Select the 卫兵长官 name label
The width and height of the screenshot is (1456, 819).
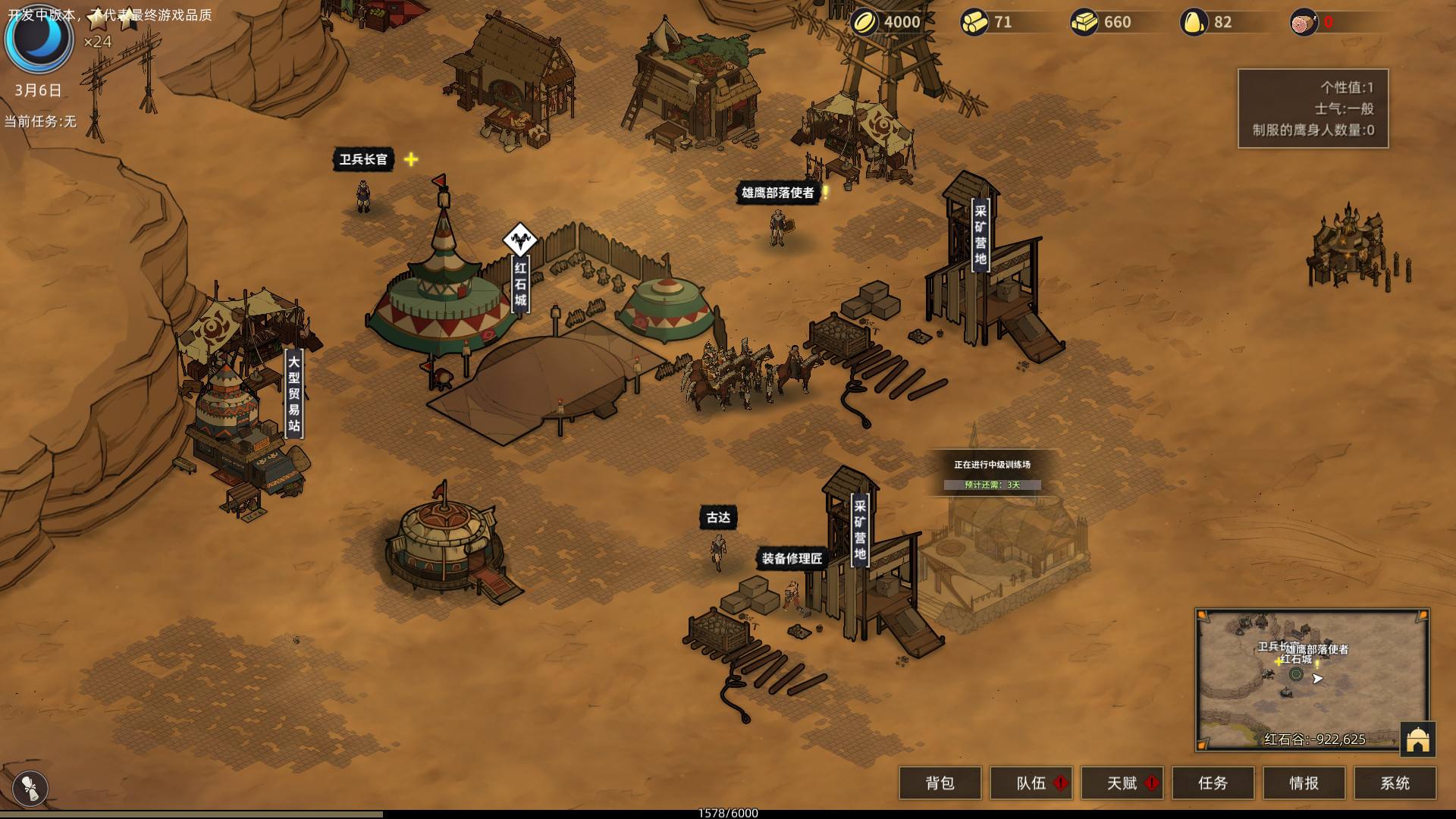363,159
